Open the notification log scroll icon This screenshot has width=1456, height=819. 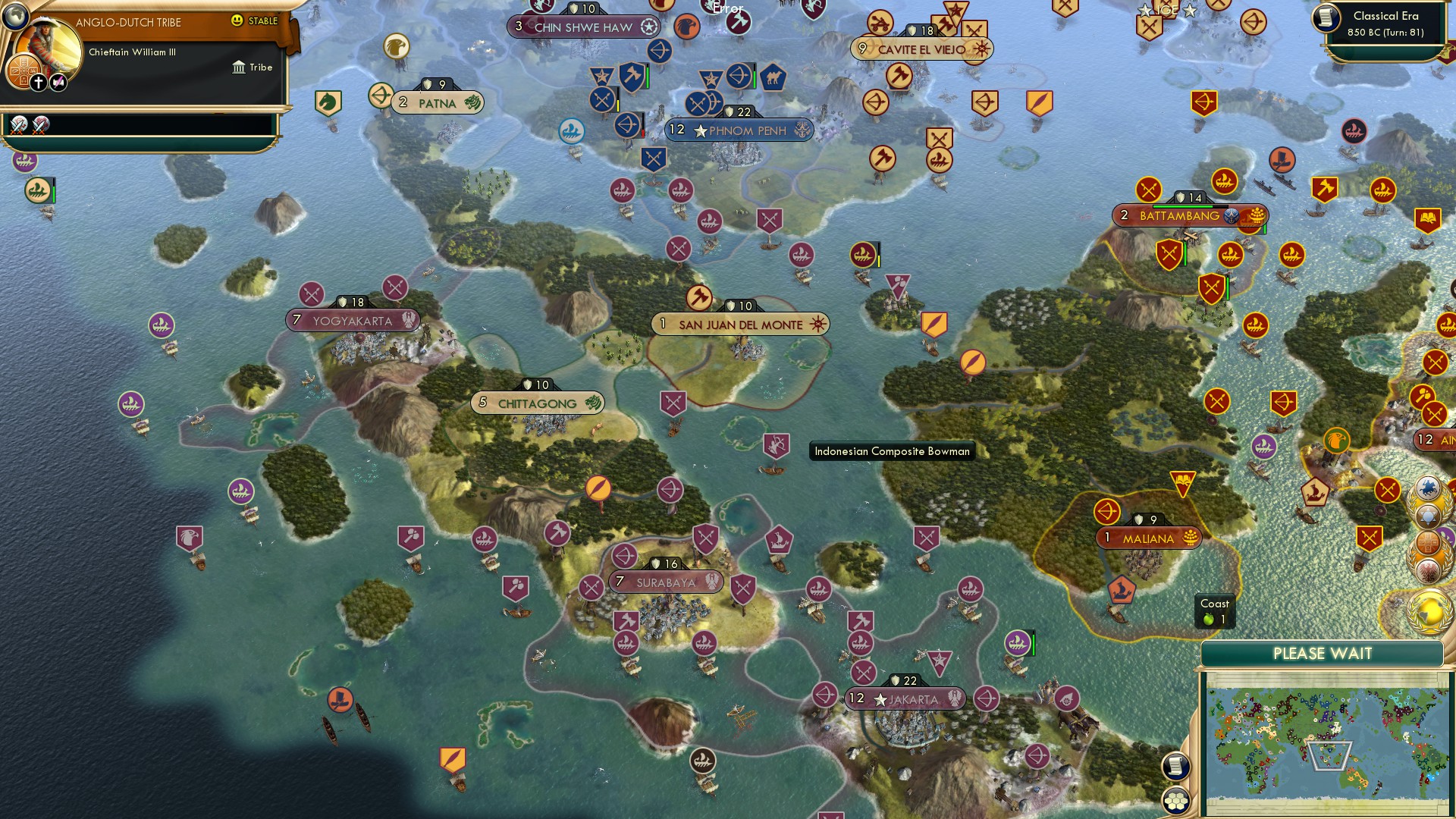pos(1175,766)
